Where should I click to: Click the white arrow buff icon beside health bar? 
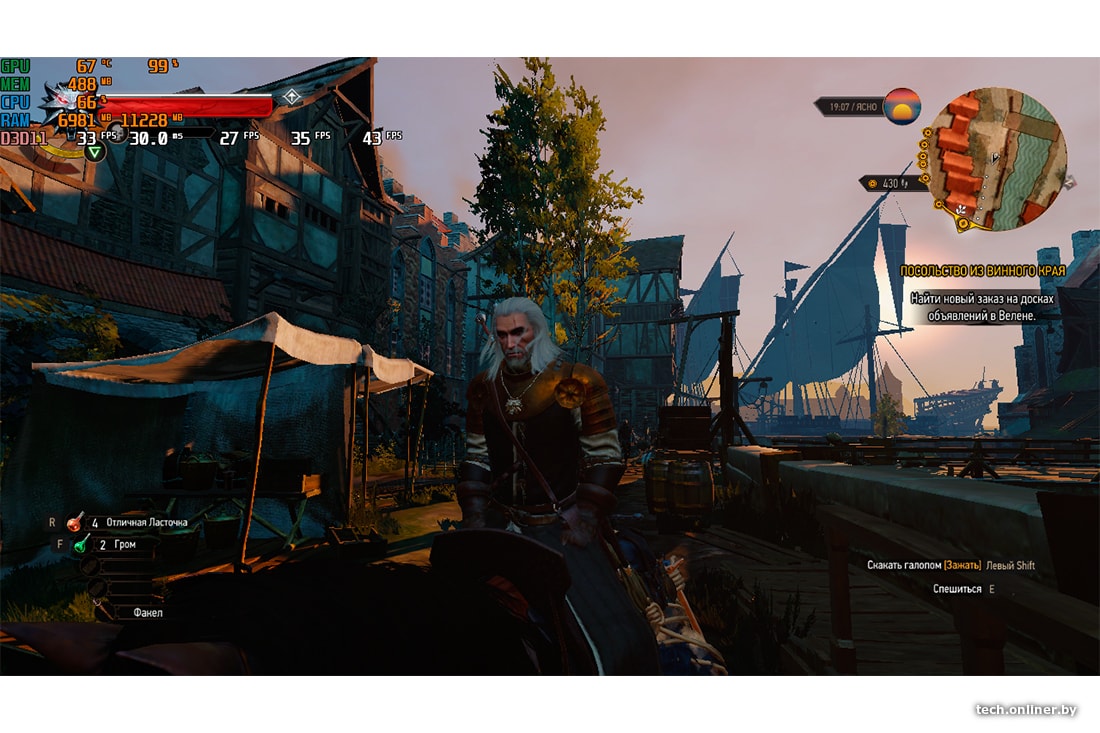291,97
